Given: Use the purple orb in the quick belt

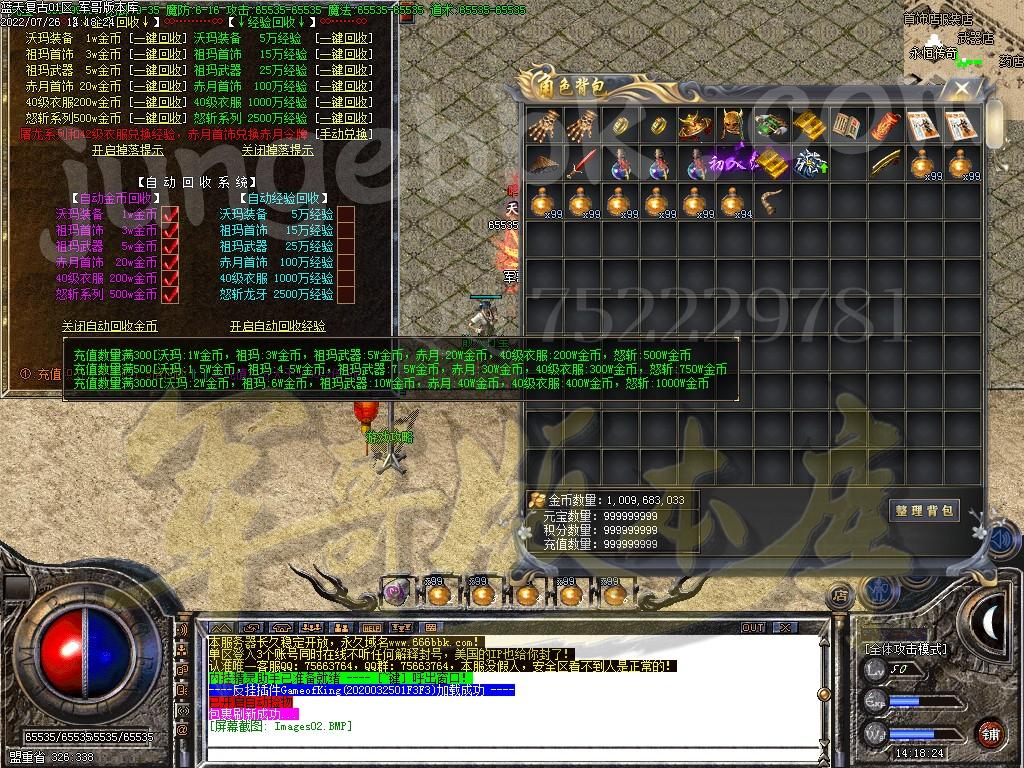Looking at the screenshot, I should pyautogui.click(x=396, y=593).
